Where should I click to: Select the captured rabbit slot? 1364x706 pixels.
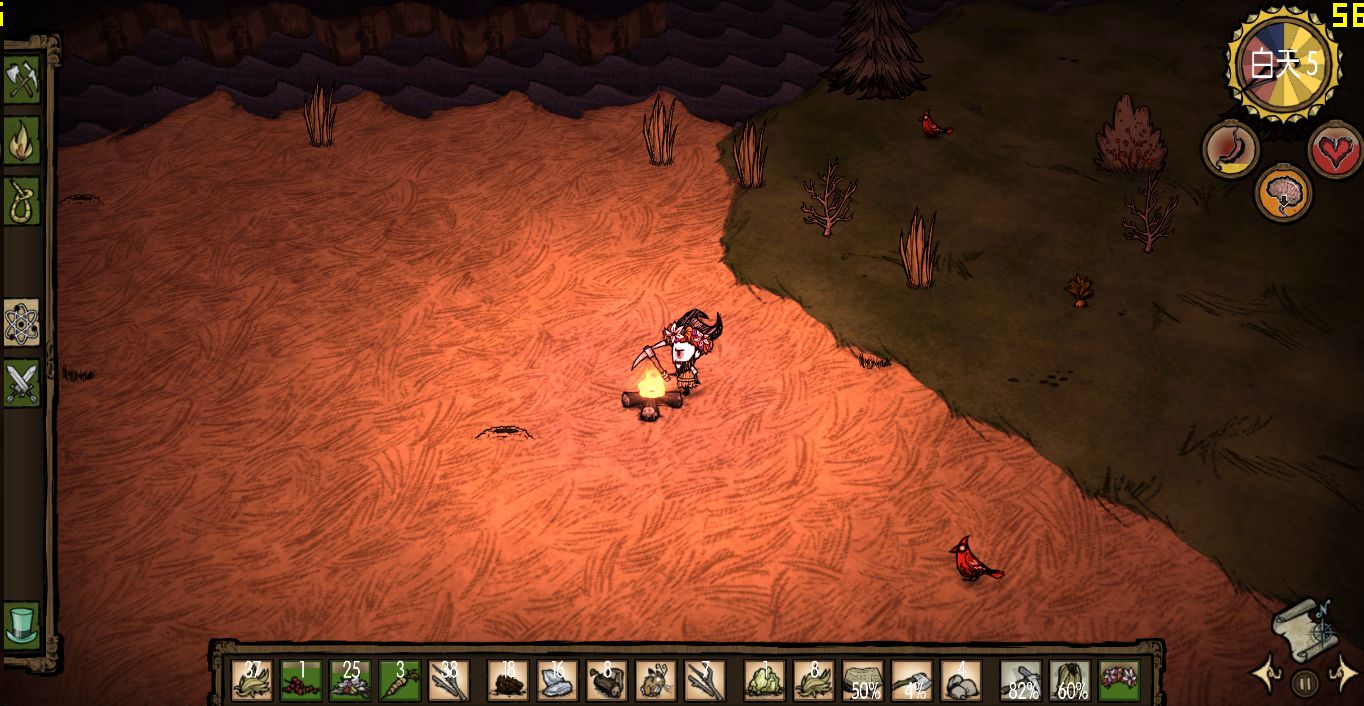pos(656,680)
